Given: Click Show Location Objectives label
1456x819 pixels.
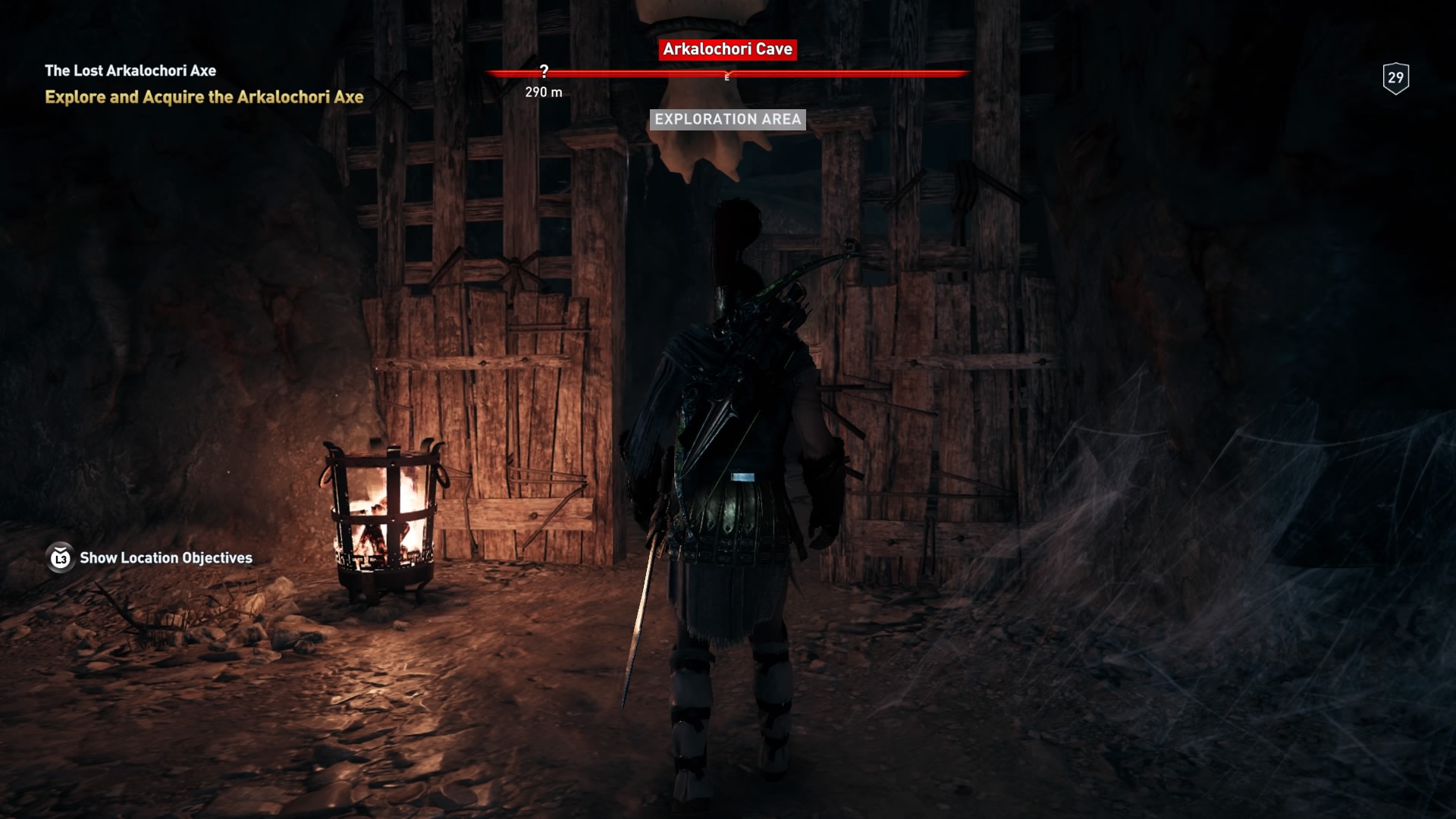Looking at the screenshot, I should [x=166, y=557].
